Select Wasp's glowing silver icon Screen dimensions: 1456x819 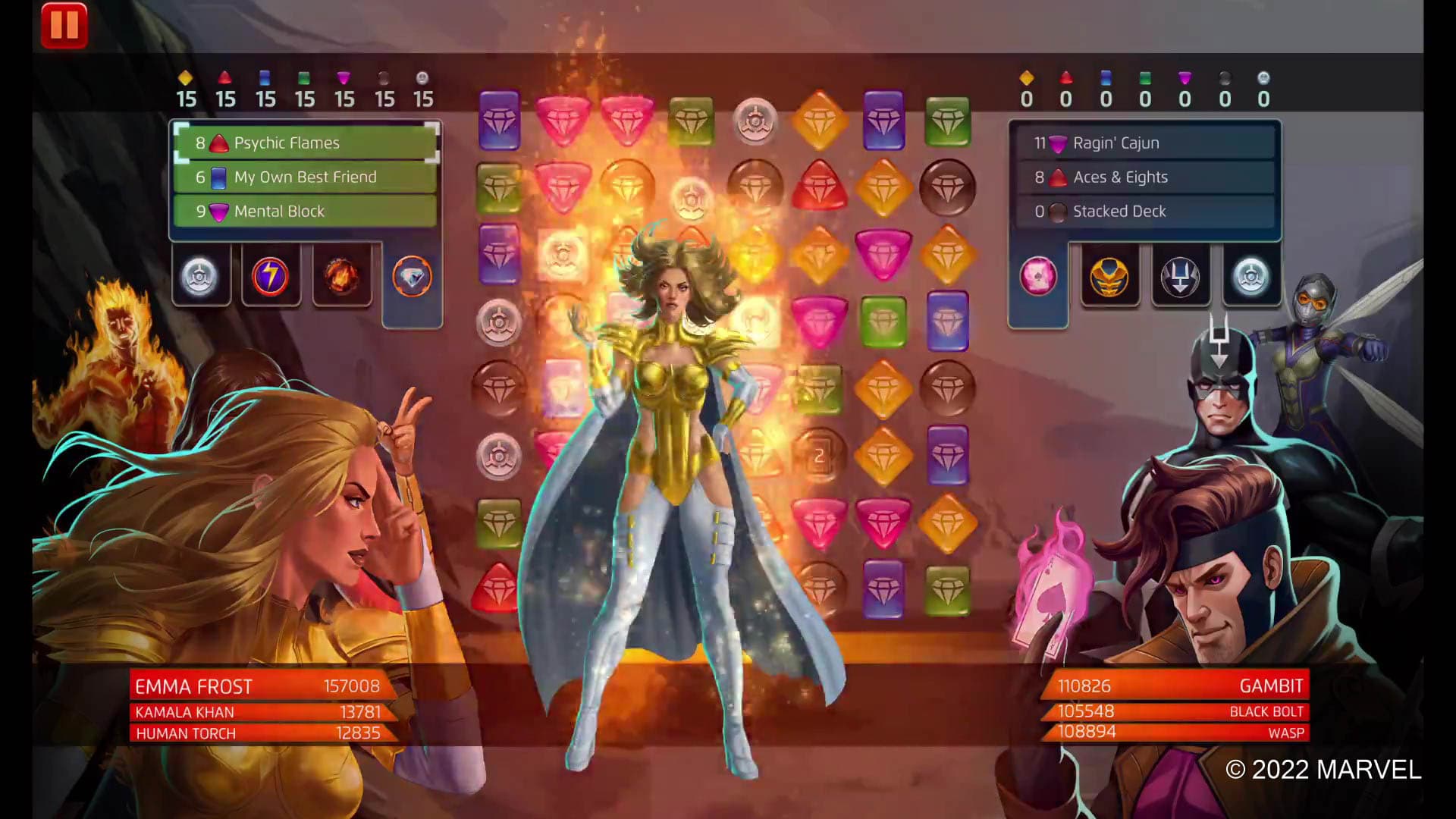[1251, 276]
